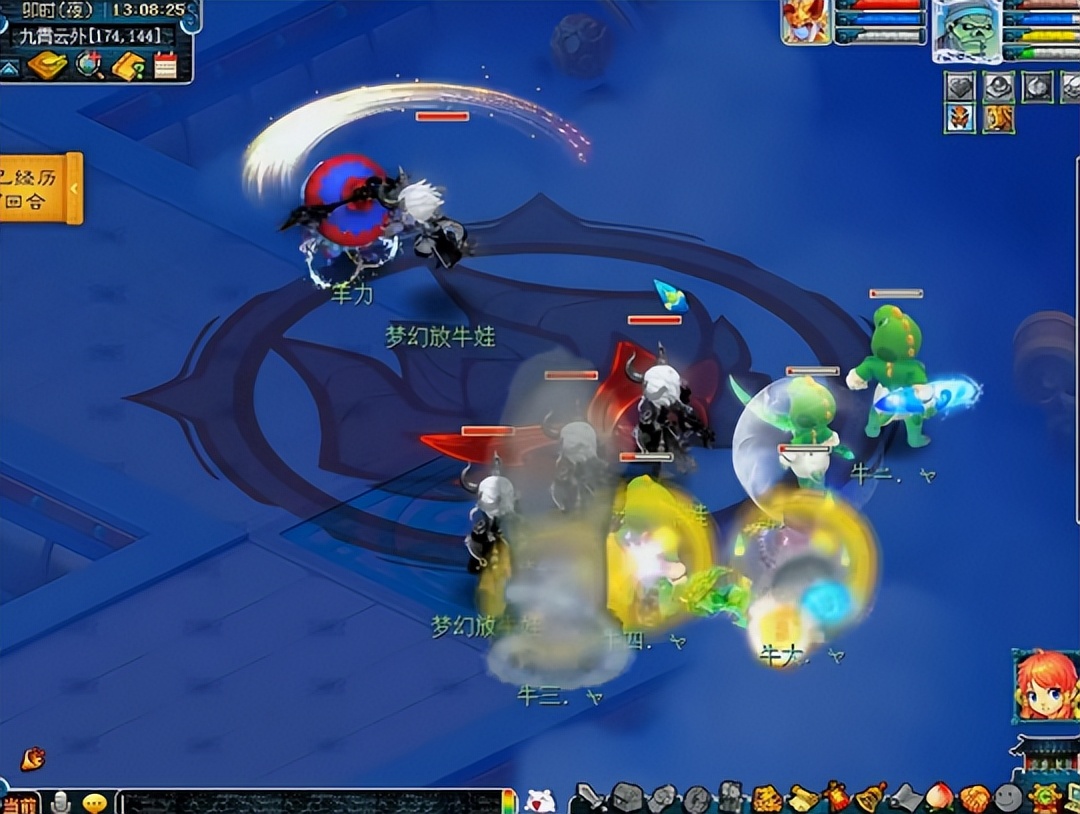Click the peach icon in bottom toolbar

(x=938, y=798)
